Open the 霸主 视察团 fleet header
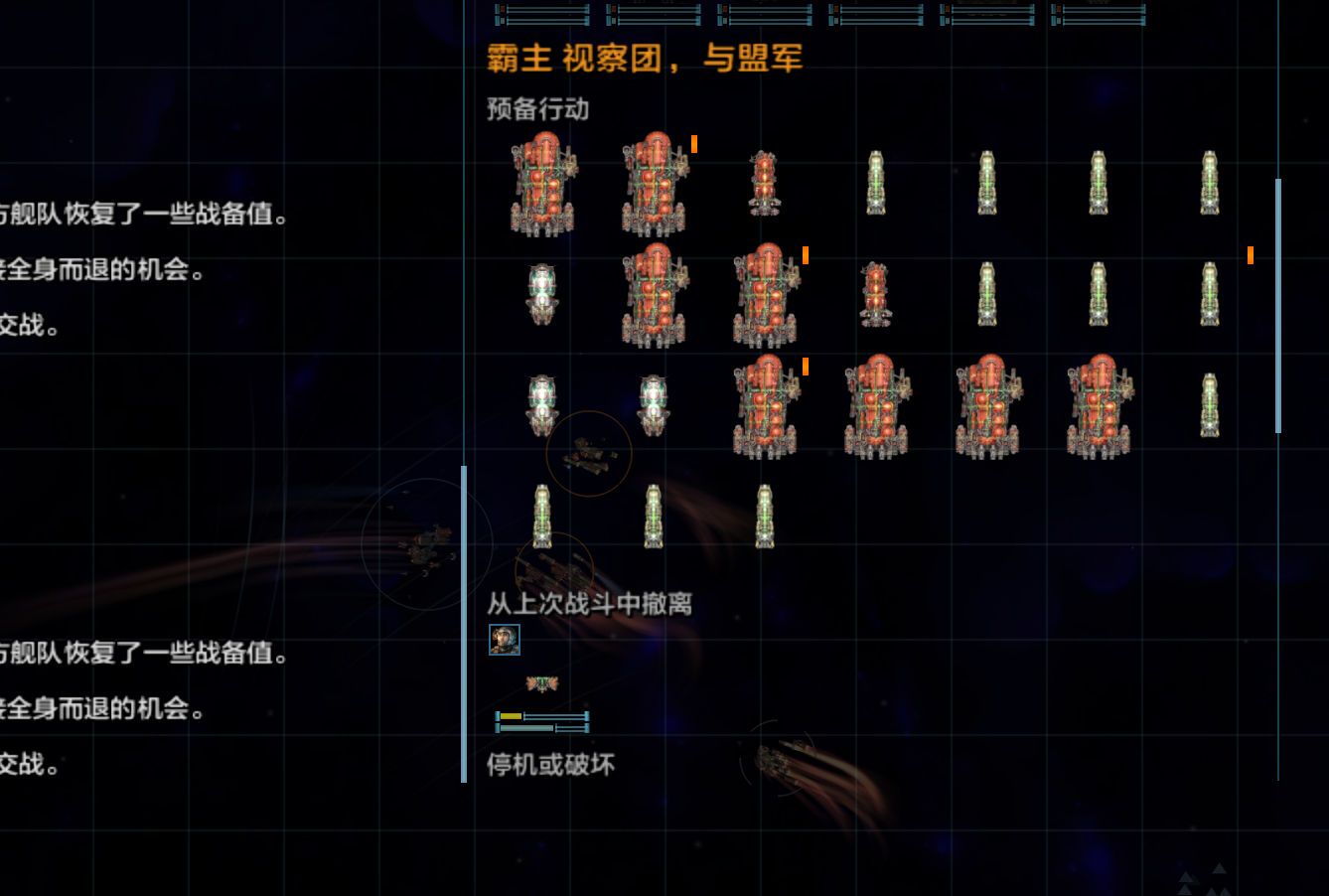The height and width of the screenshot is (896, 1329). (x=644, y=58)
